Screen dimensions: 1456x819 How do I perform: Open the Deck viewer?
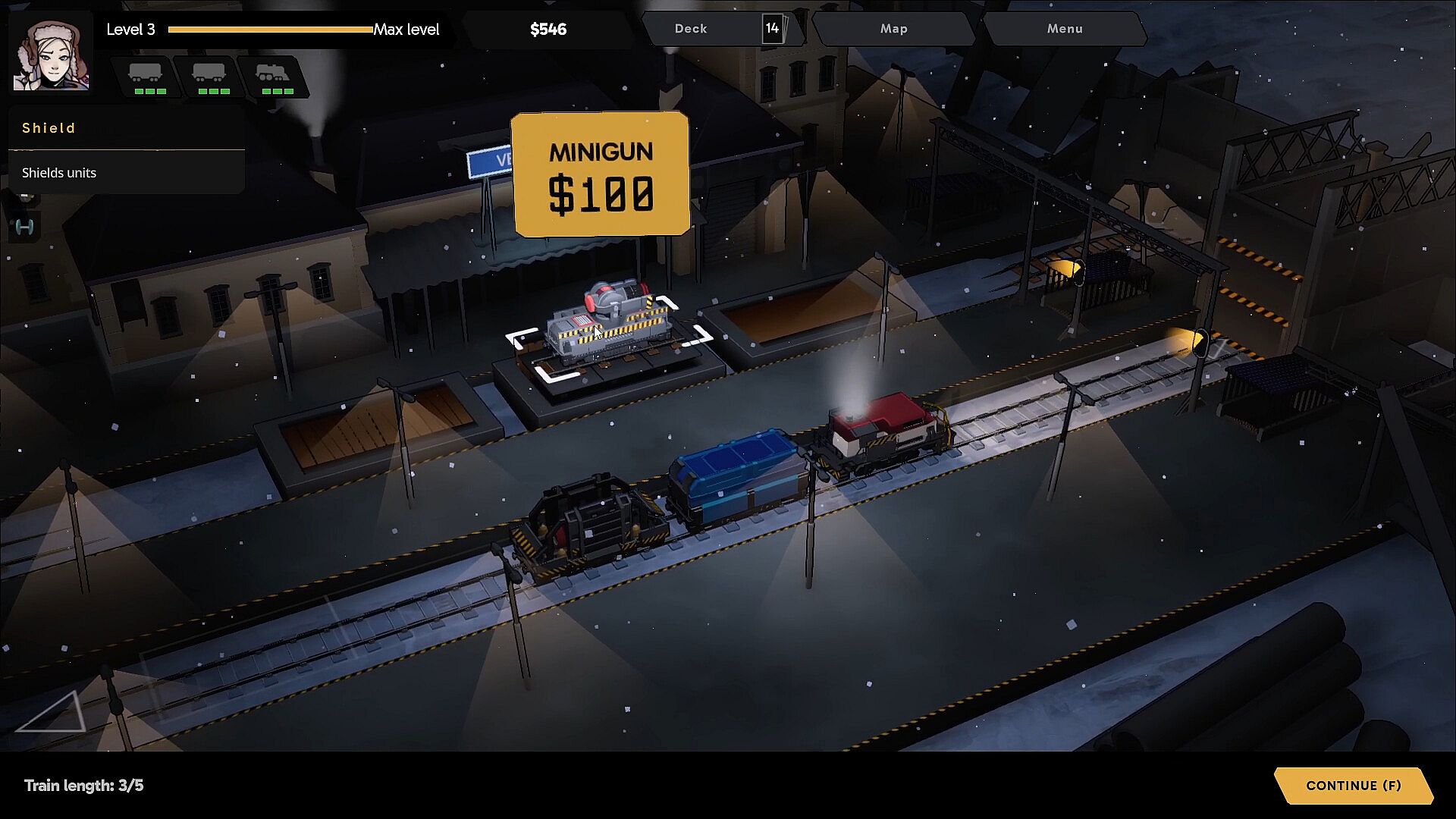click(720, 29)
